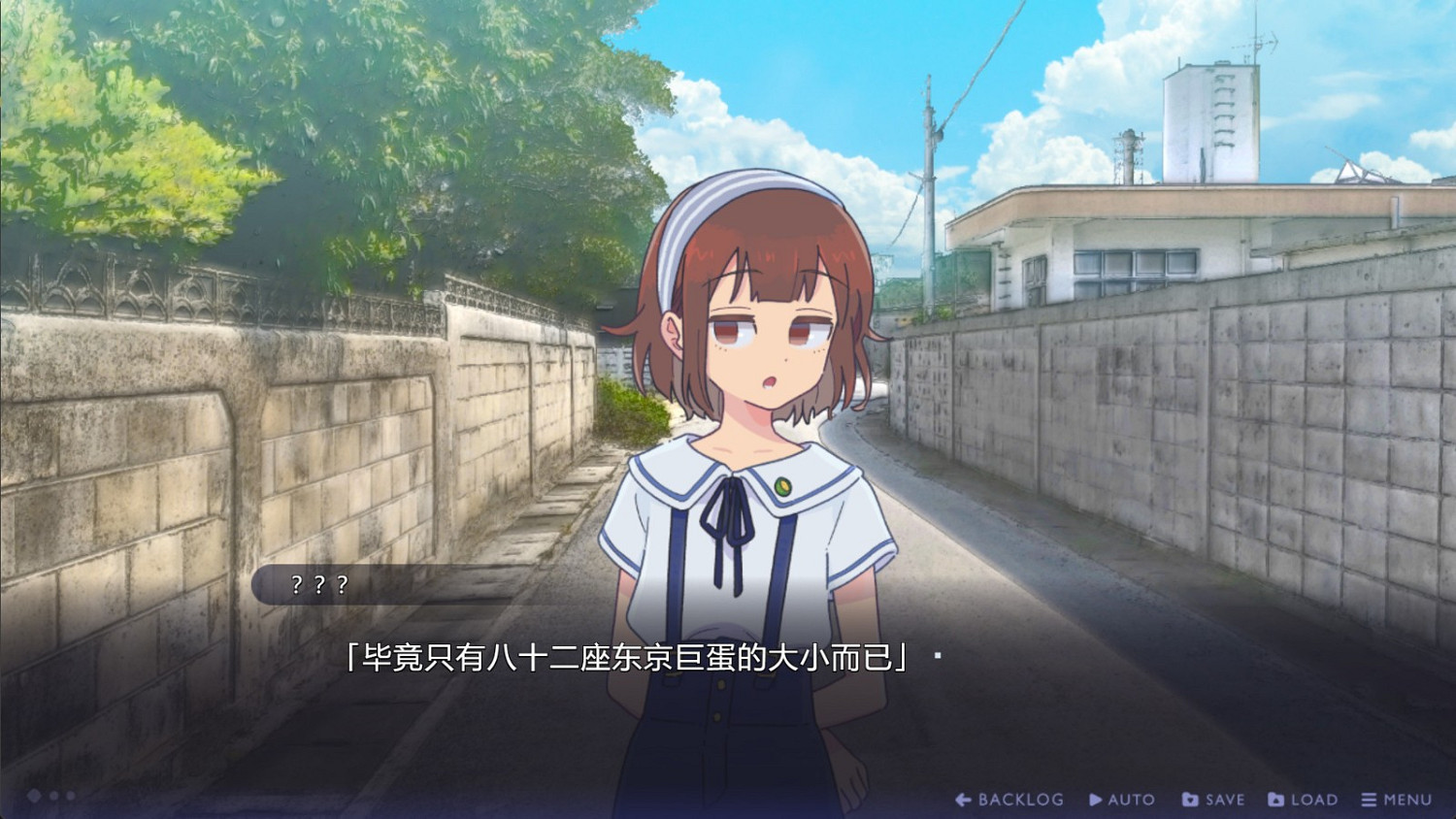The image size is (1456, 819).
Task: Click the hamburger Menu icon
Action: (1370, 799)
